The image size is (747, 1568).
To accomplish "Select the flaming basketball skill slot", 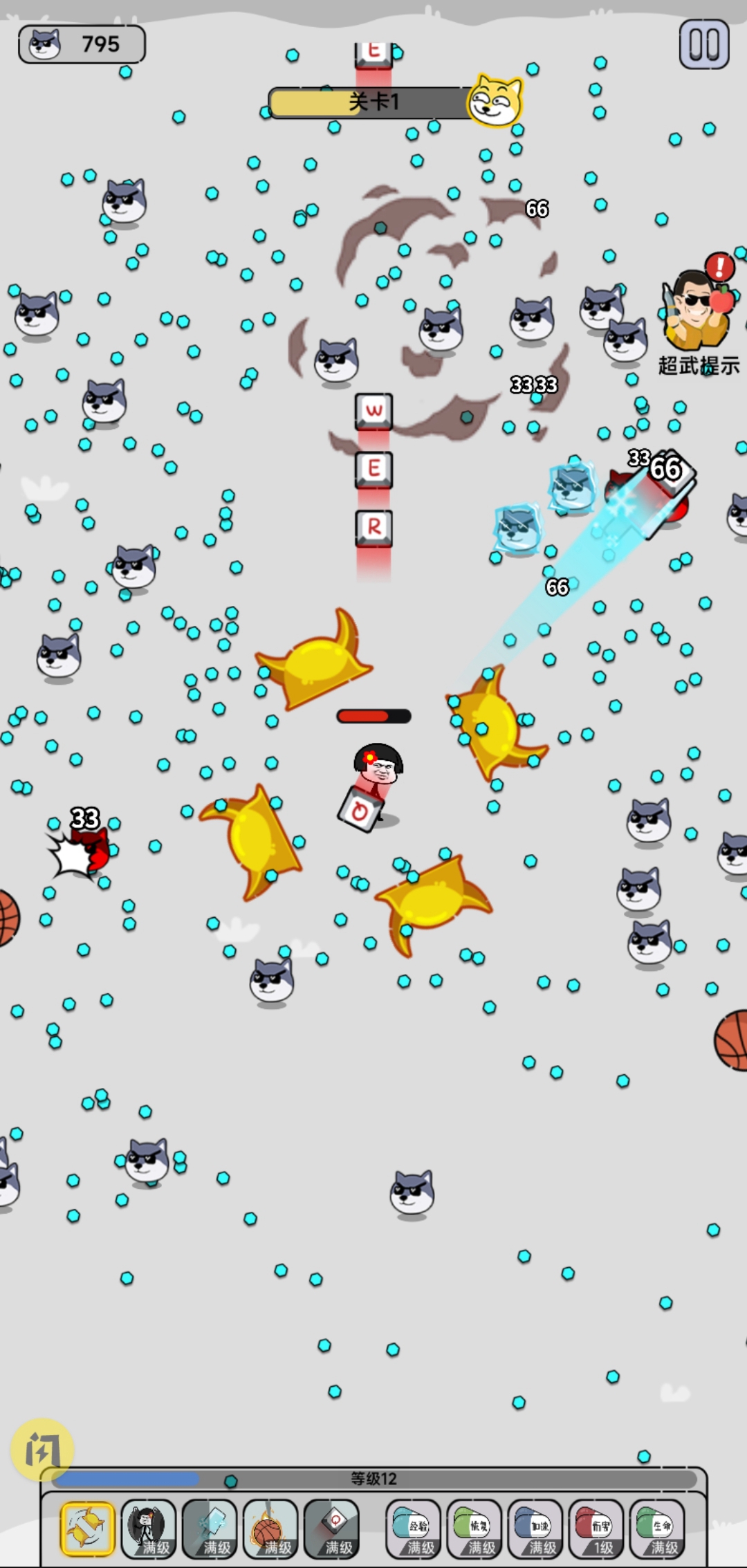I will [x=270, y=1529].
